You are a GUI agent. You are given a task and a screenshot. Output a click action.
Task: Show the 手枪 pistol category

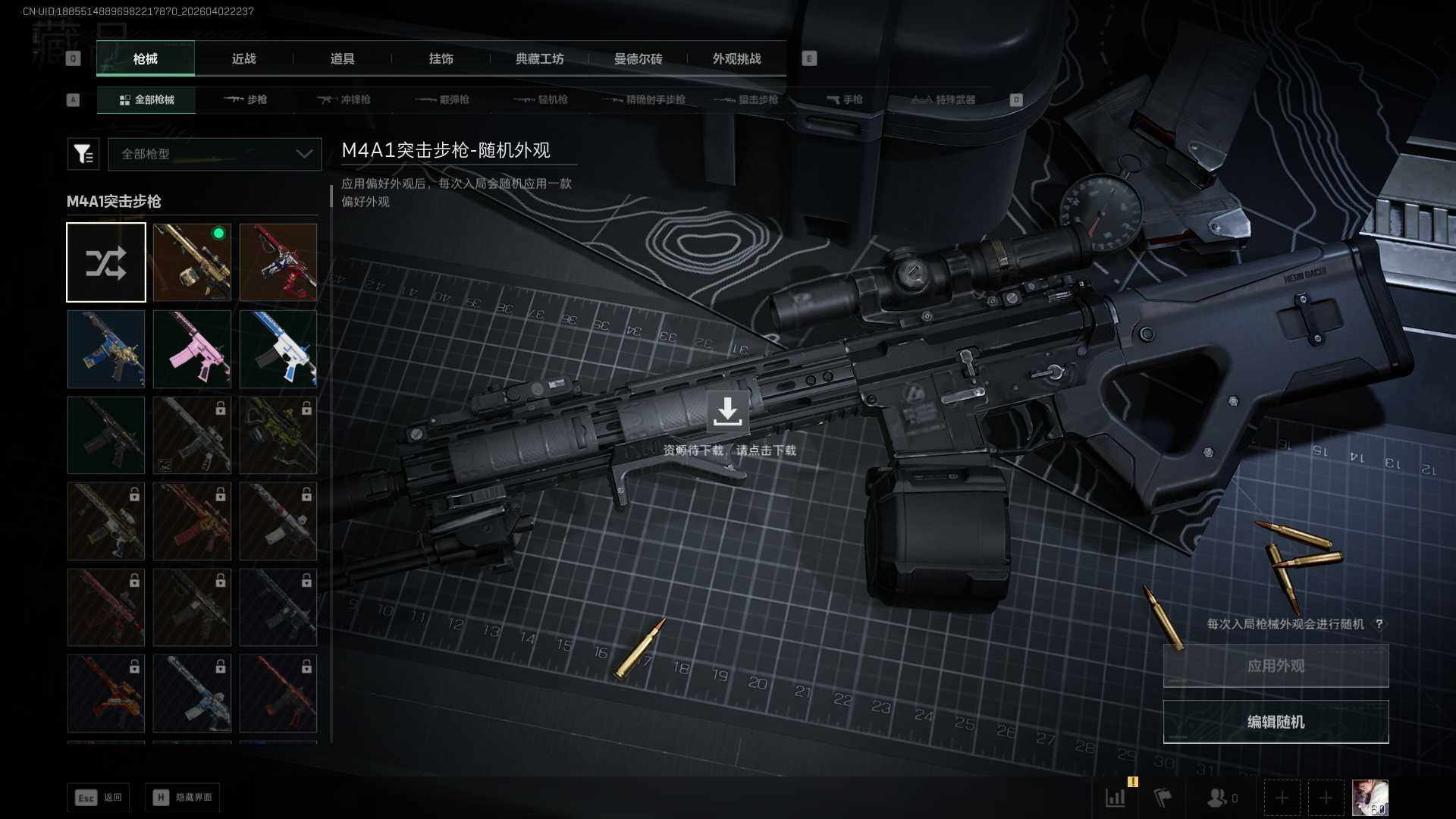[845, 99]
